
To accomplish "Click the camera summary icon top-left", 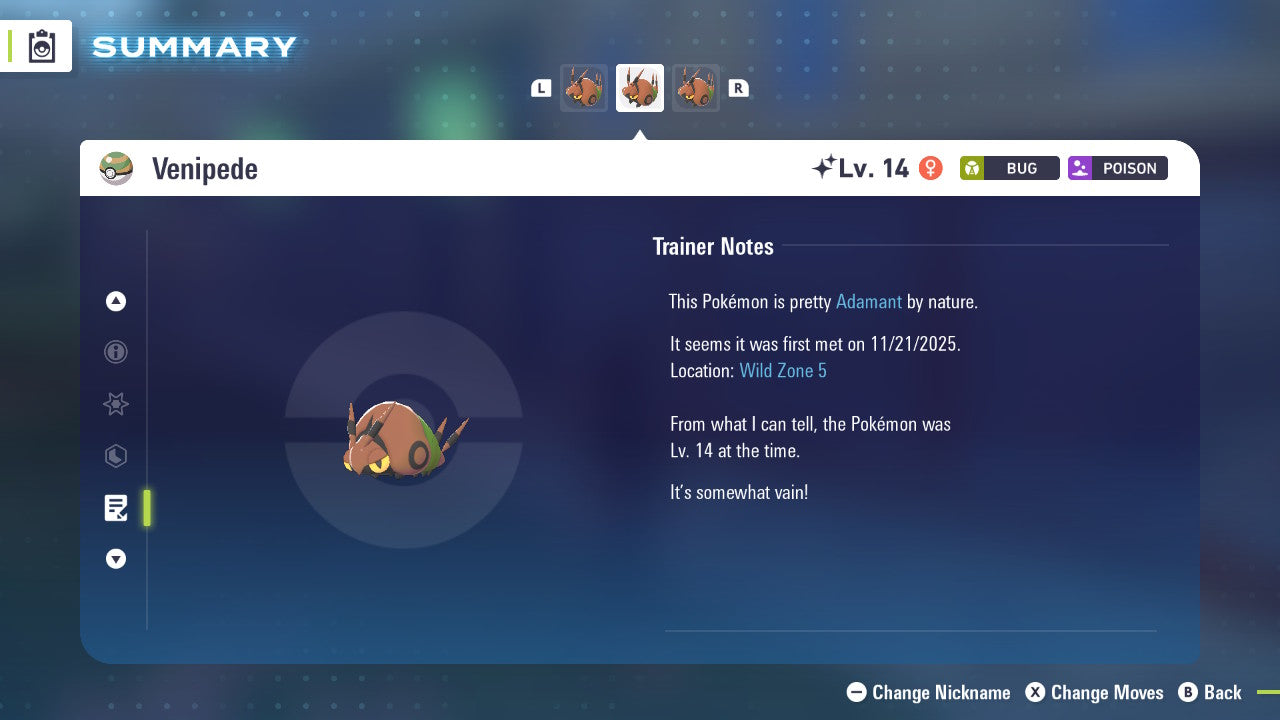I will (40, 45).
